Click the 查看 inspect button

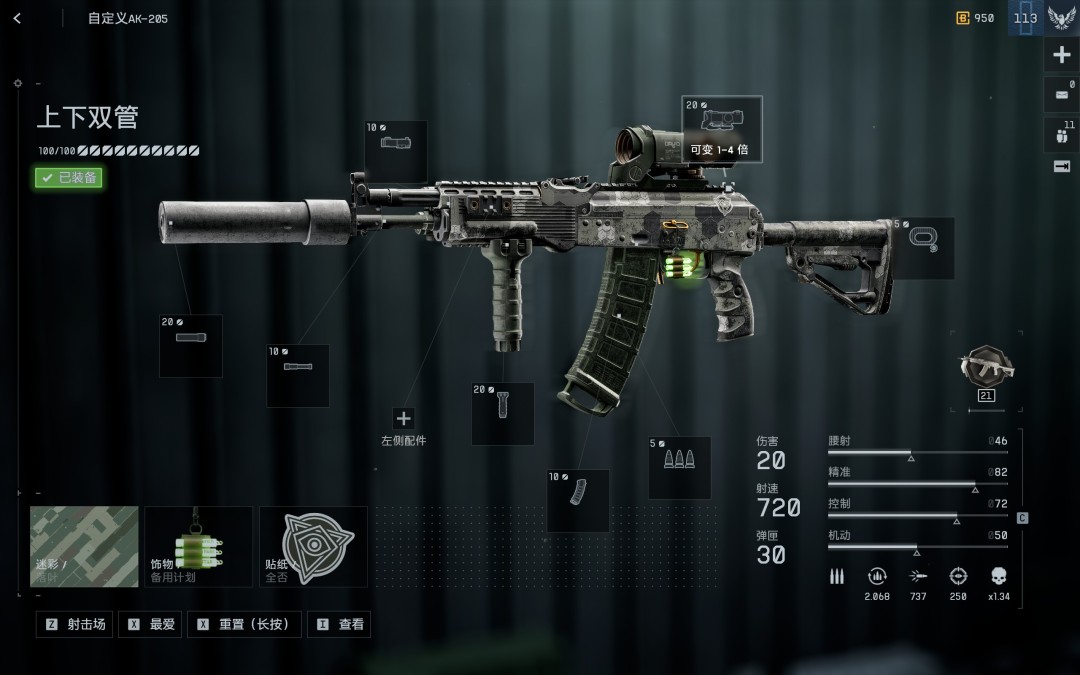tap(339, 624)
